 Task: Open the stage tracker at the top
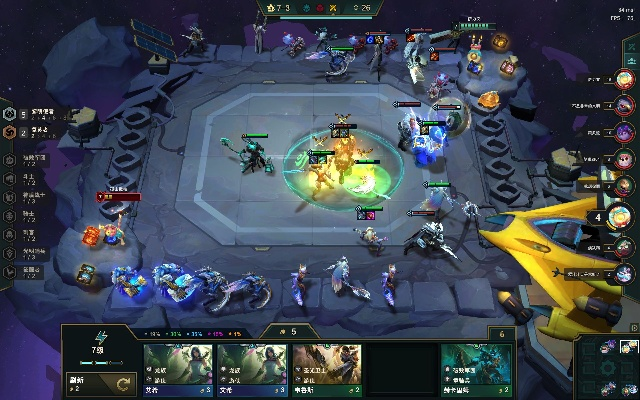point(320,8)
